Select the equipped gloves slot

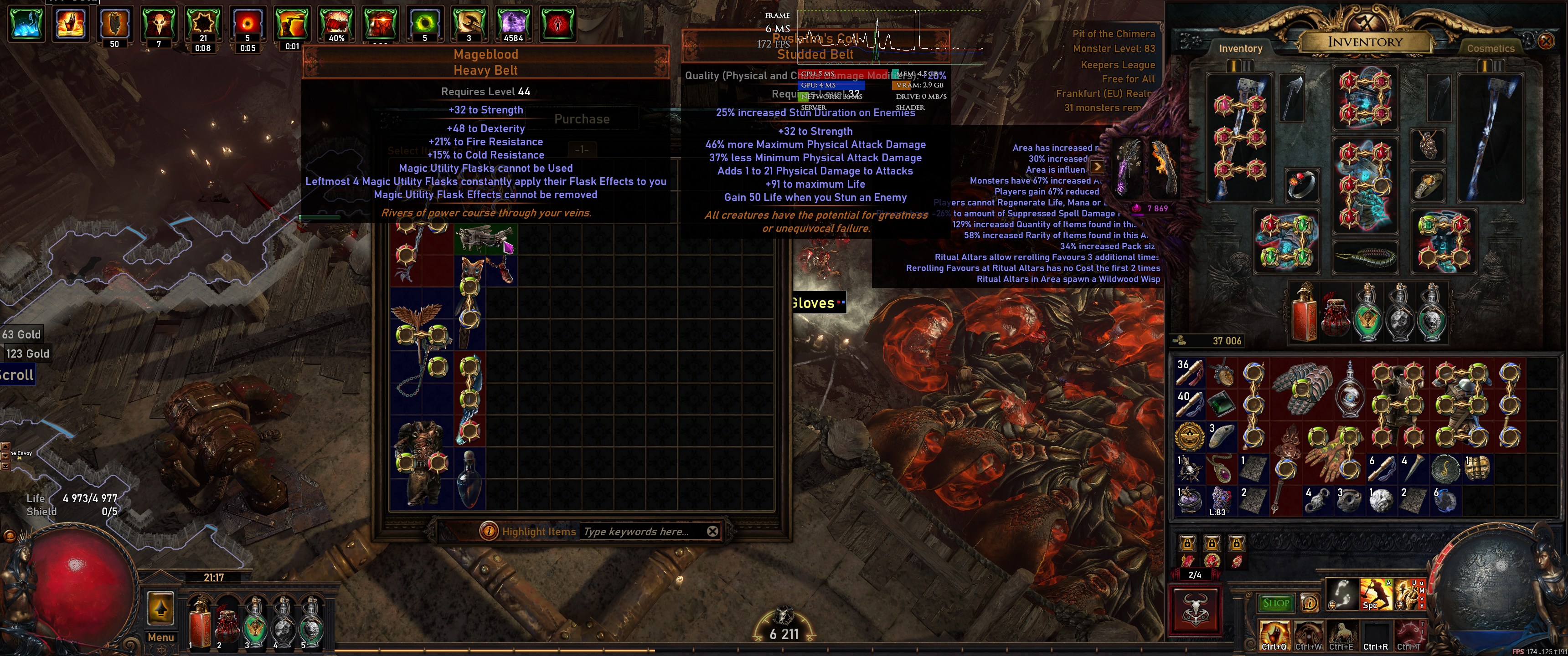(1285, 240)
